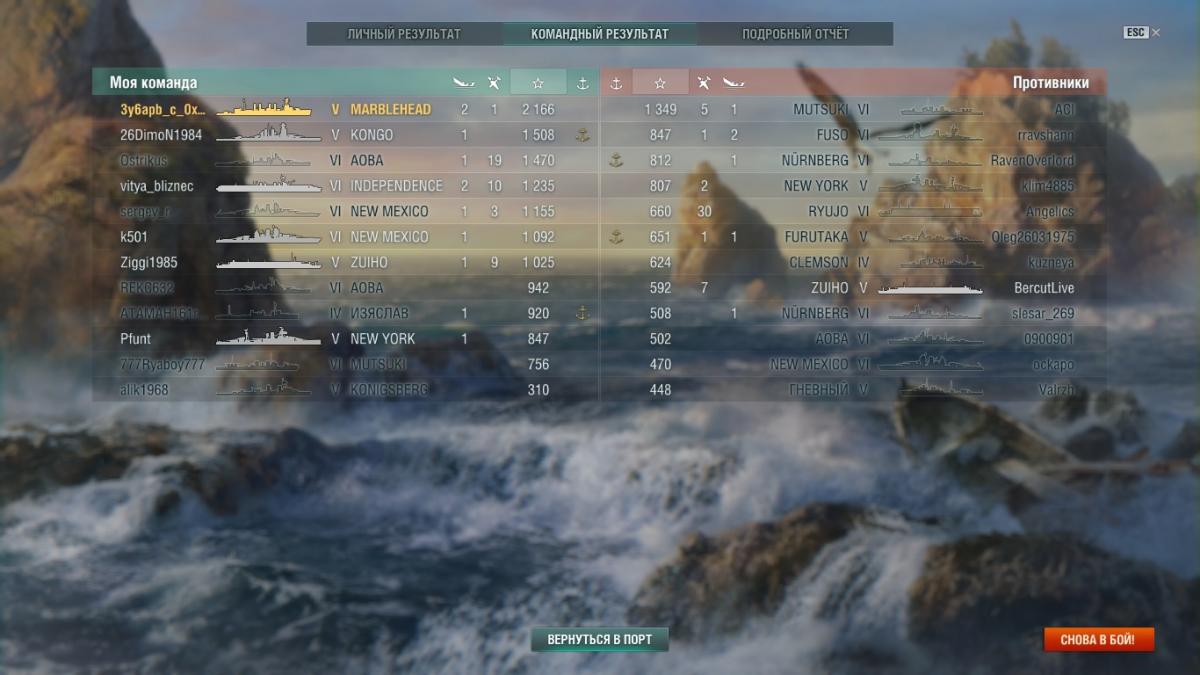Start another battle with Снова в бой
Viewport: 1200px width, 675px height.
point(1098,639)
